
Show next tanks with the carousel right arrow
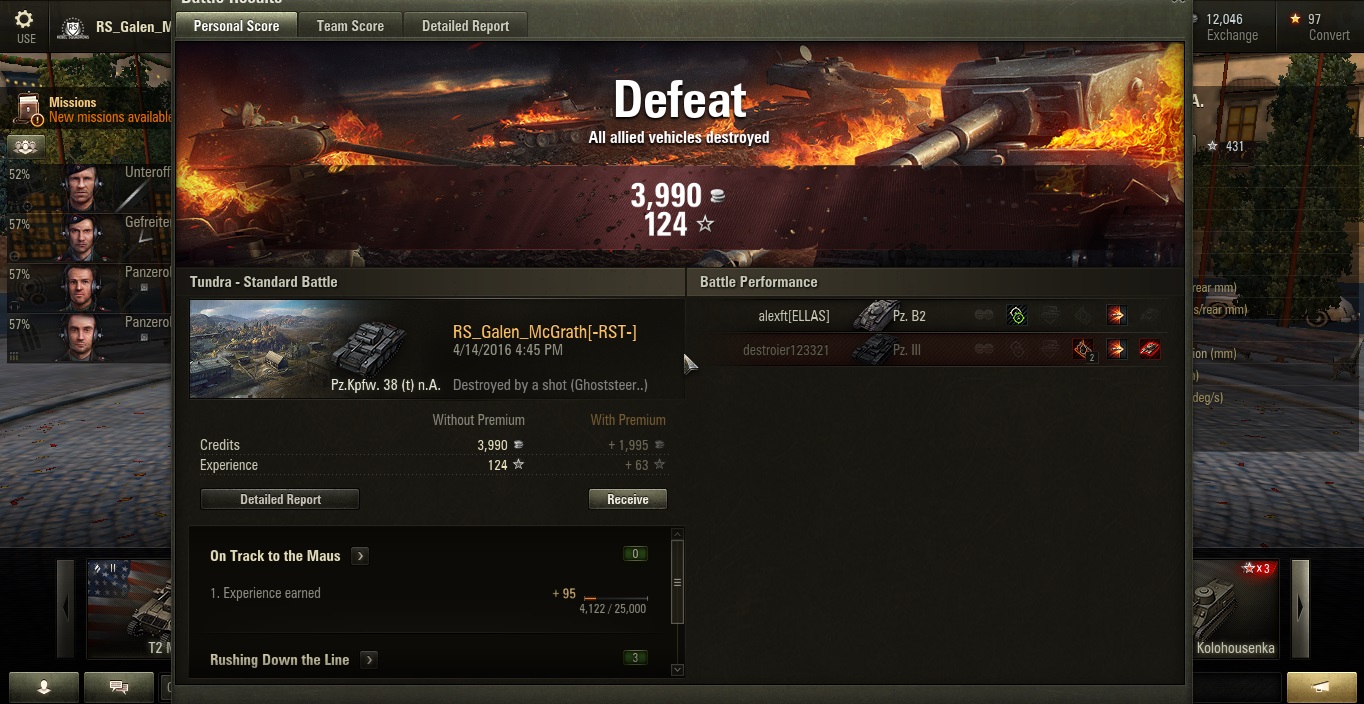tap(1300, 607)
